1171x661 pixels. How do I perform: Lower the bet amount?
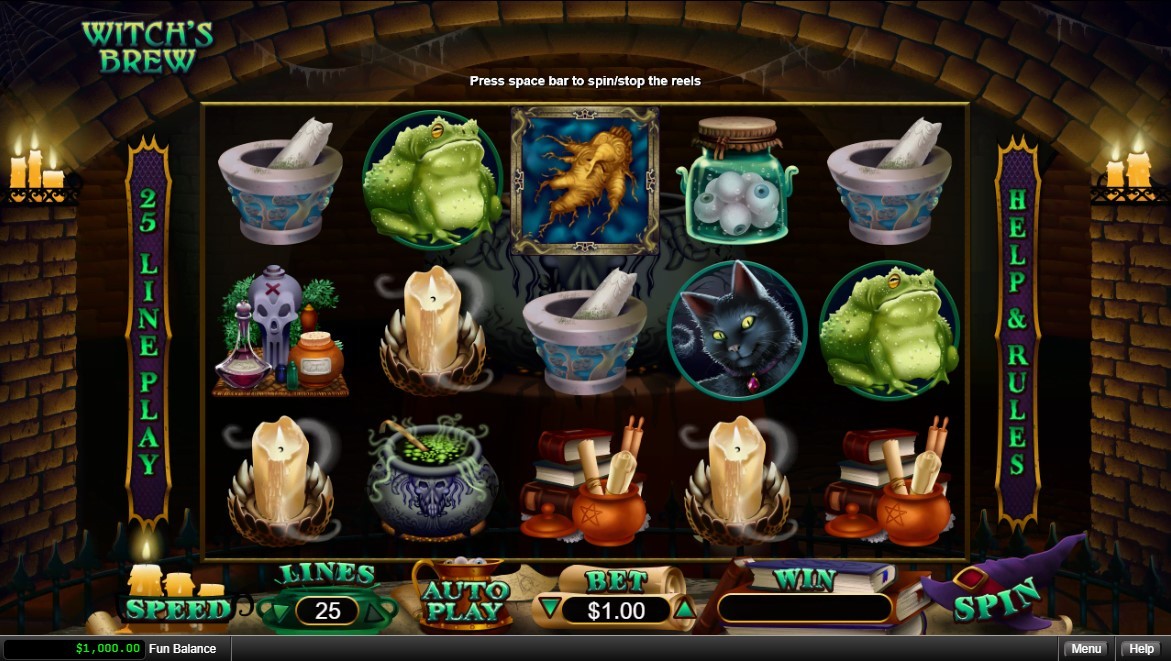click(548, 608)
